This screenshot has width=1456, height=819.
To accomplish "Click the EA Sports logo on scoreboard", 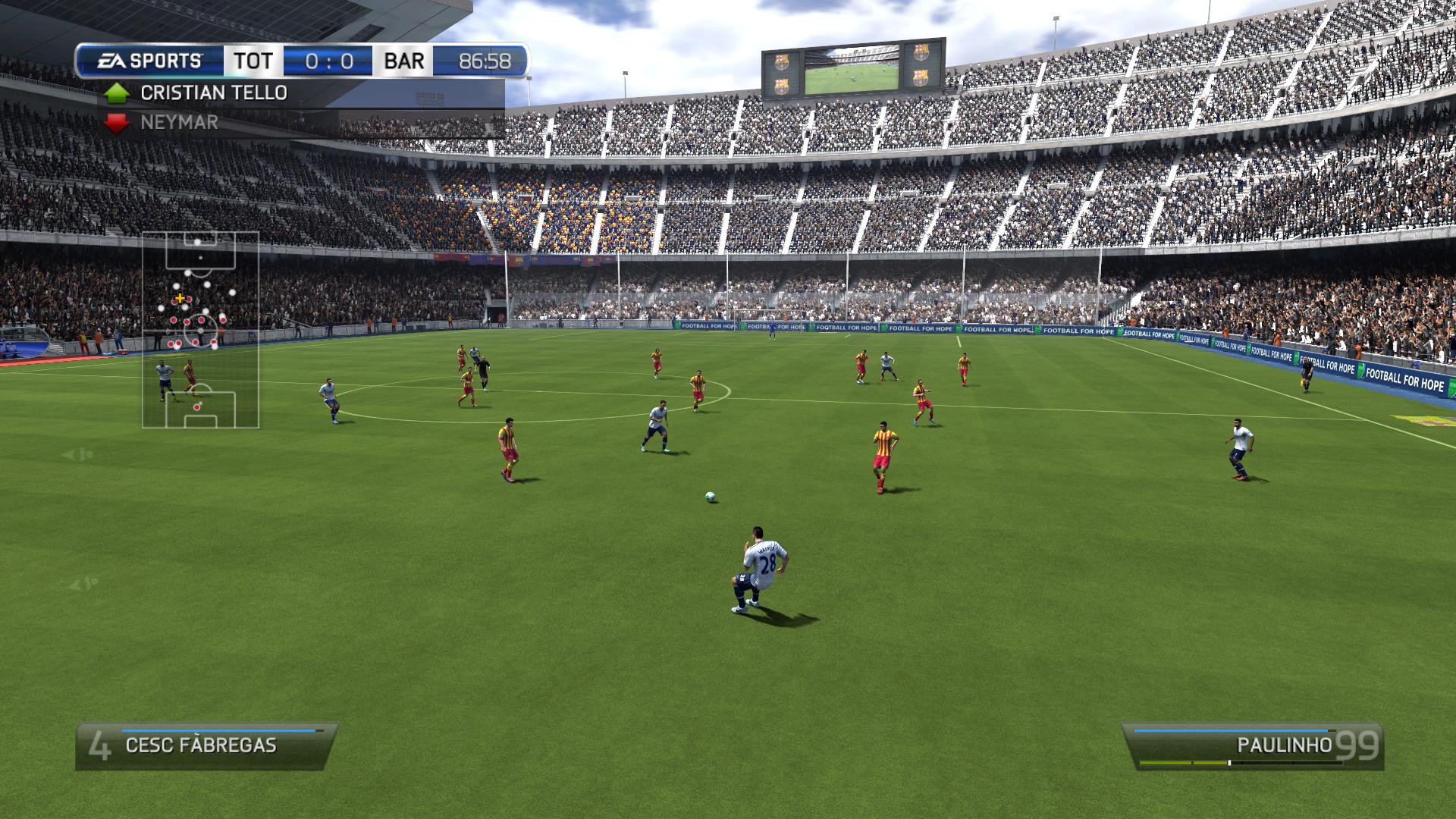I will point(149,61).
